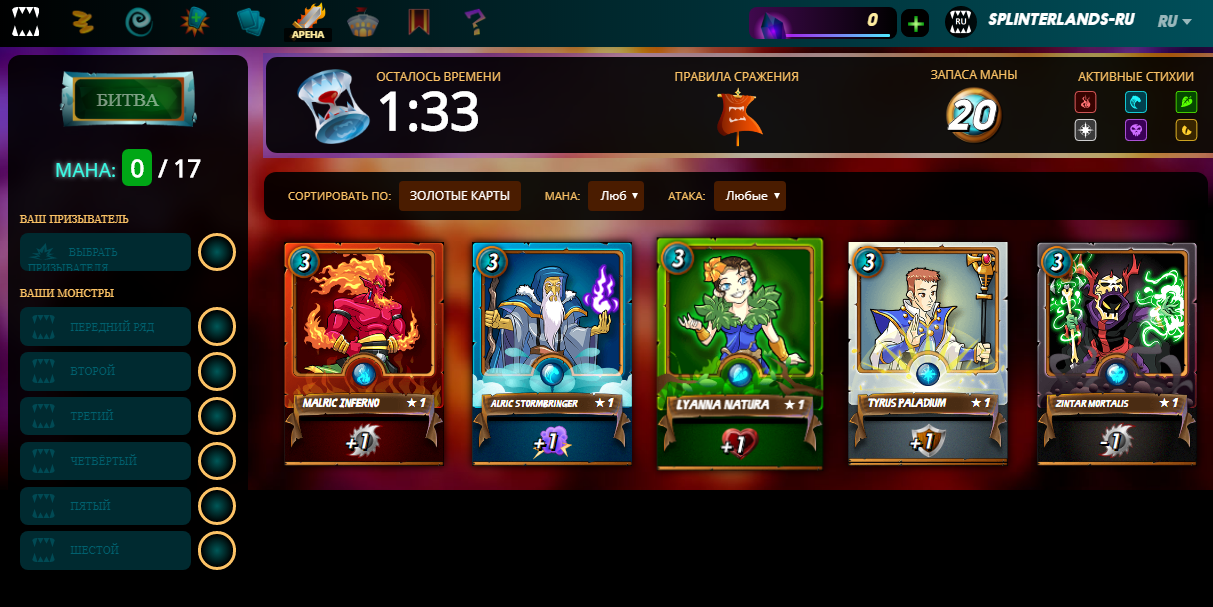
Task: Open the МАНА filter dropdown
Action: tap(616, 196)
